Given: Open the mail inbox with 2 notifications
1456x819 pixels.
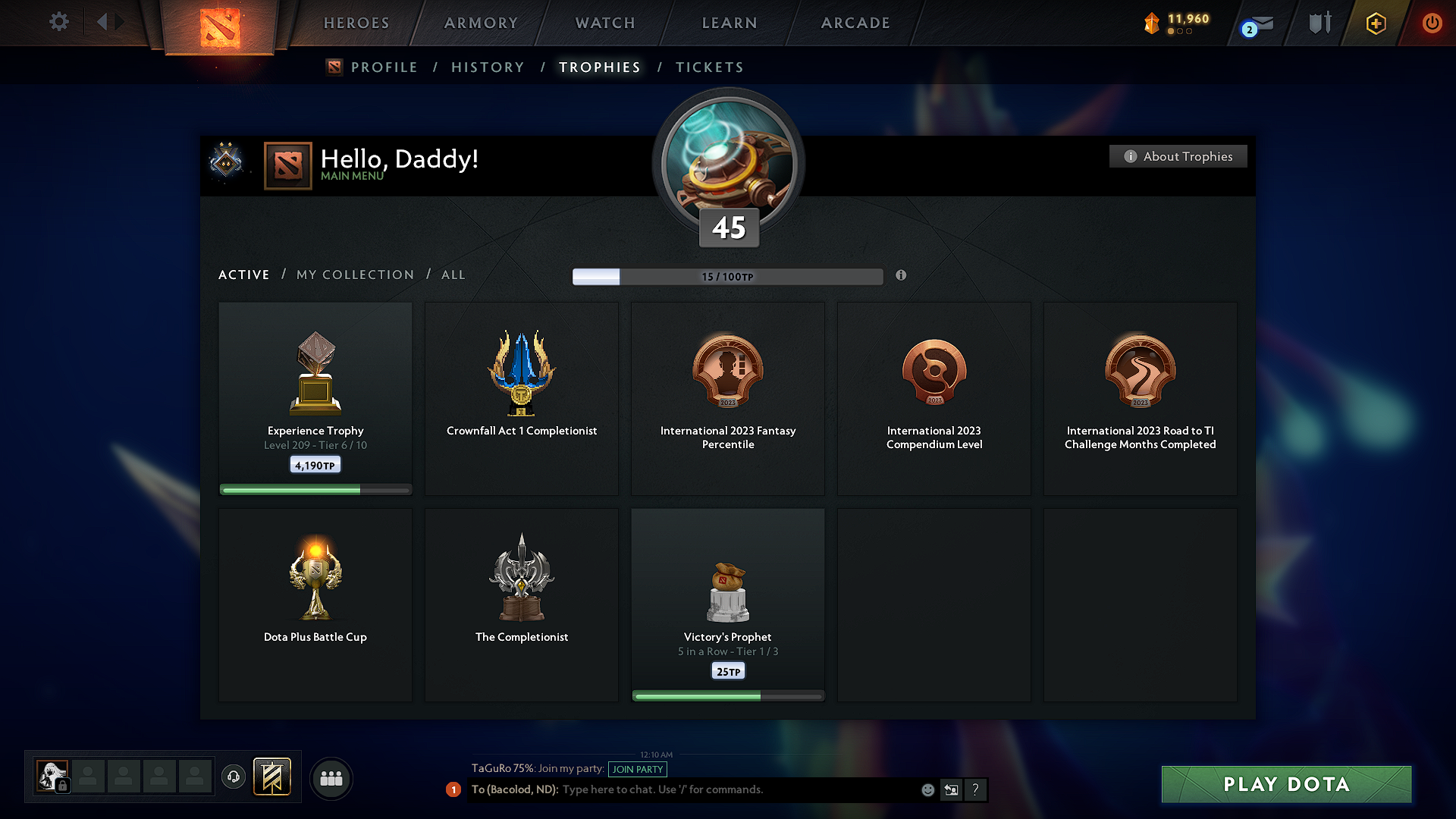Looking at the screenshot, I should [x=1258, y=24].
